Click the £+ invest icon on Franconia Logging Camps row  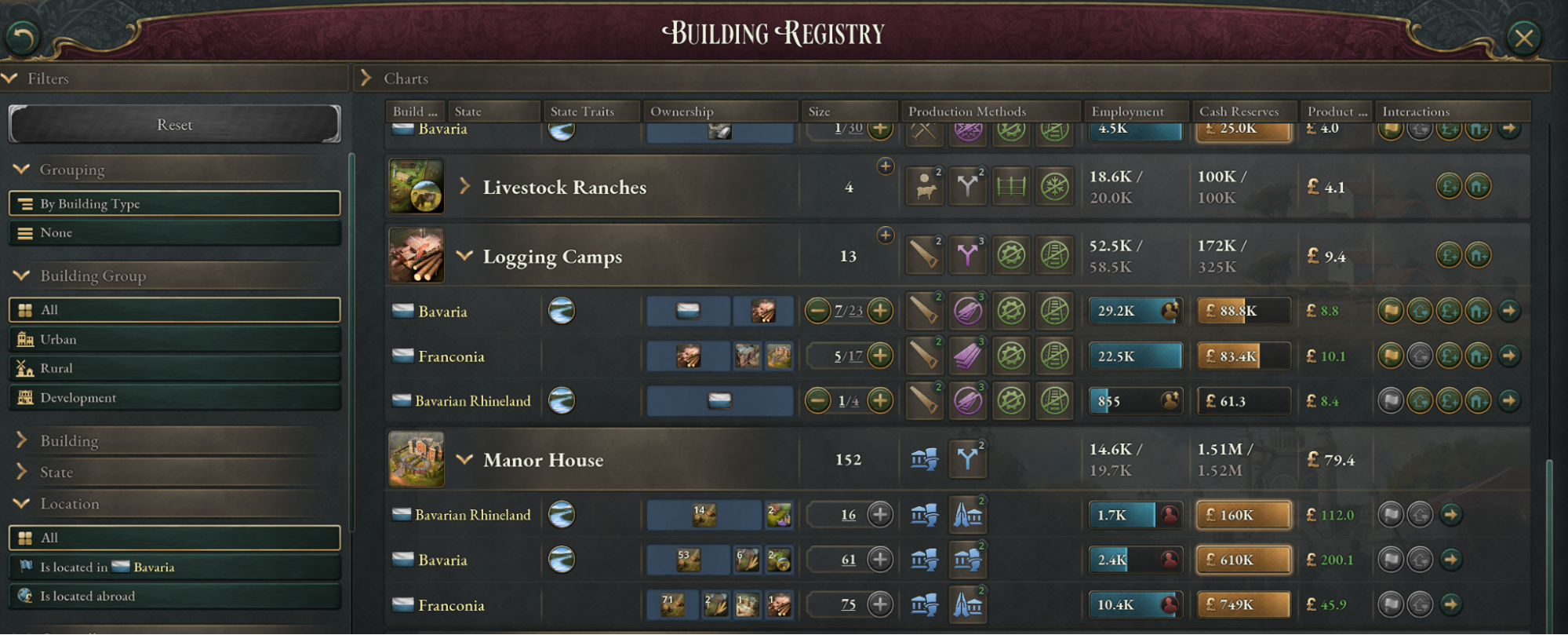pos(1448,356)
